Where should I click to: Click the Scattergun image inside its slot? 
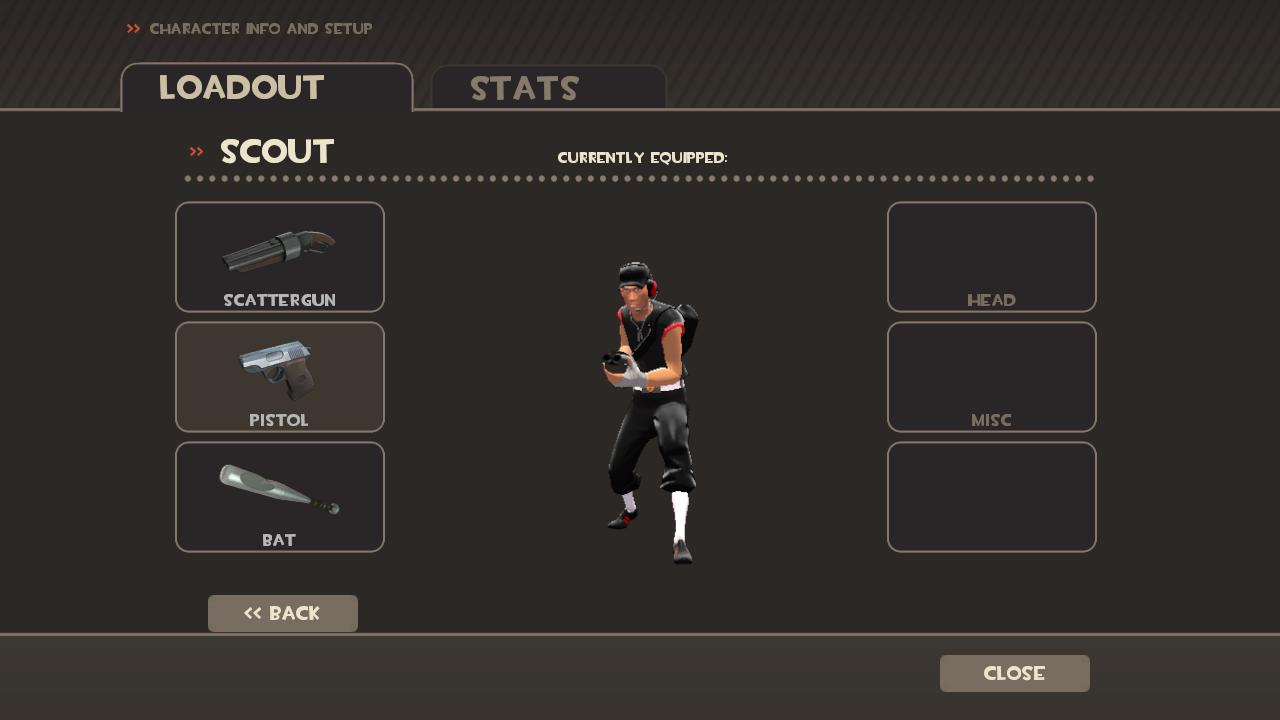pos(278,250)
